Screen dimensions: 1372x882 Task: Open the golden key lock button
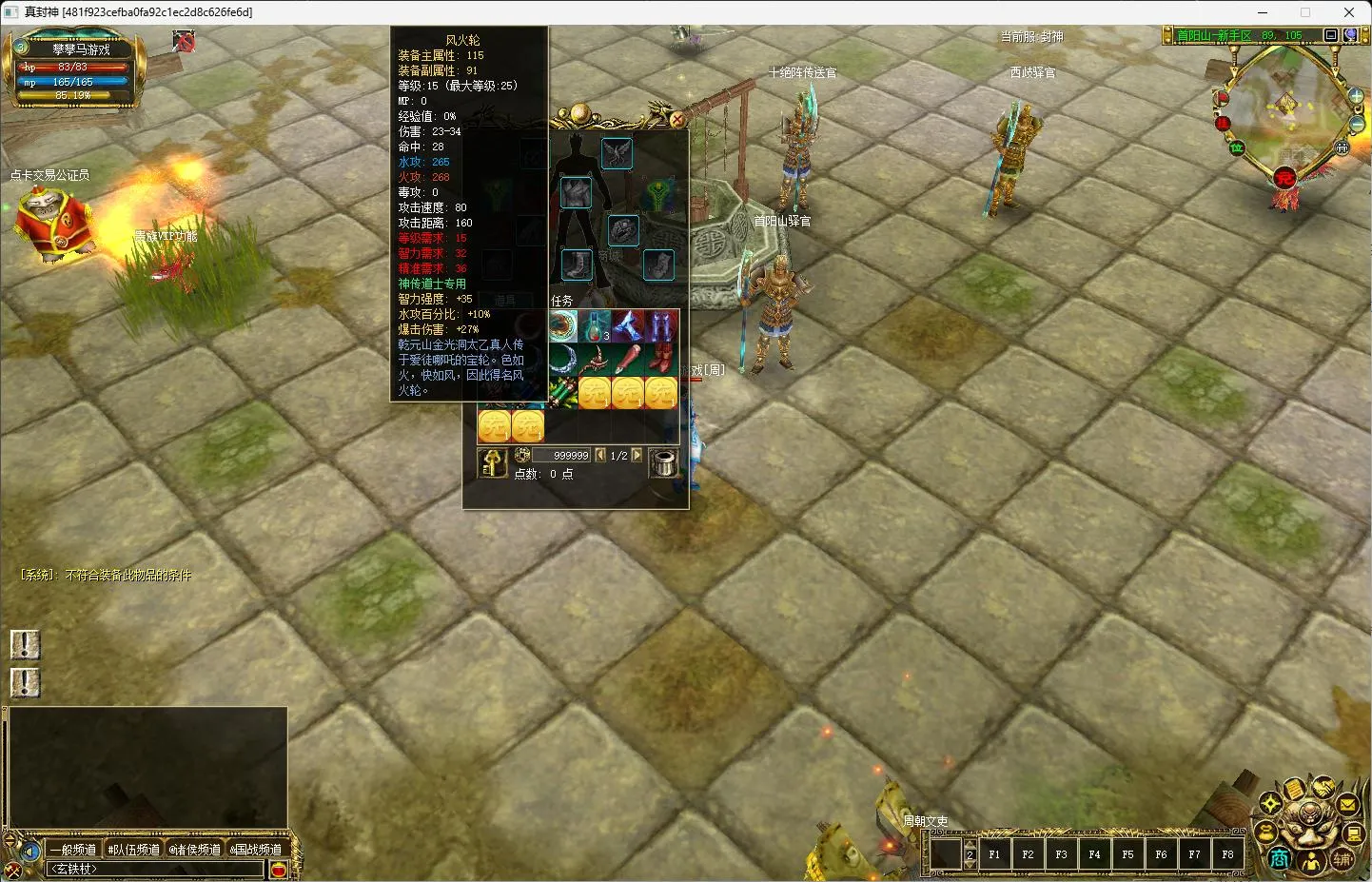[492, 462]
